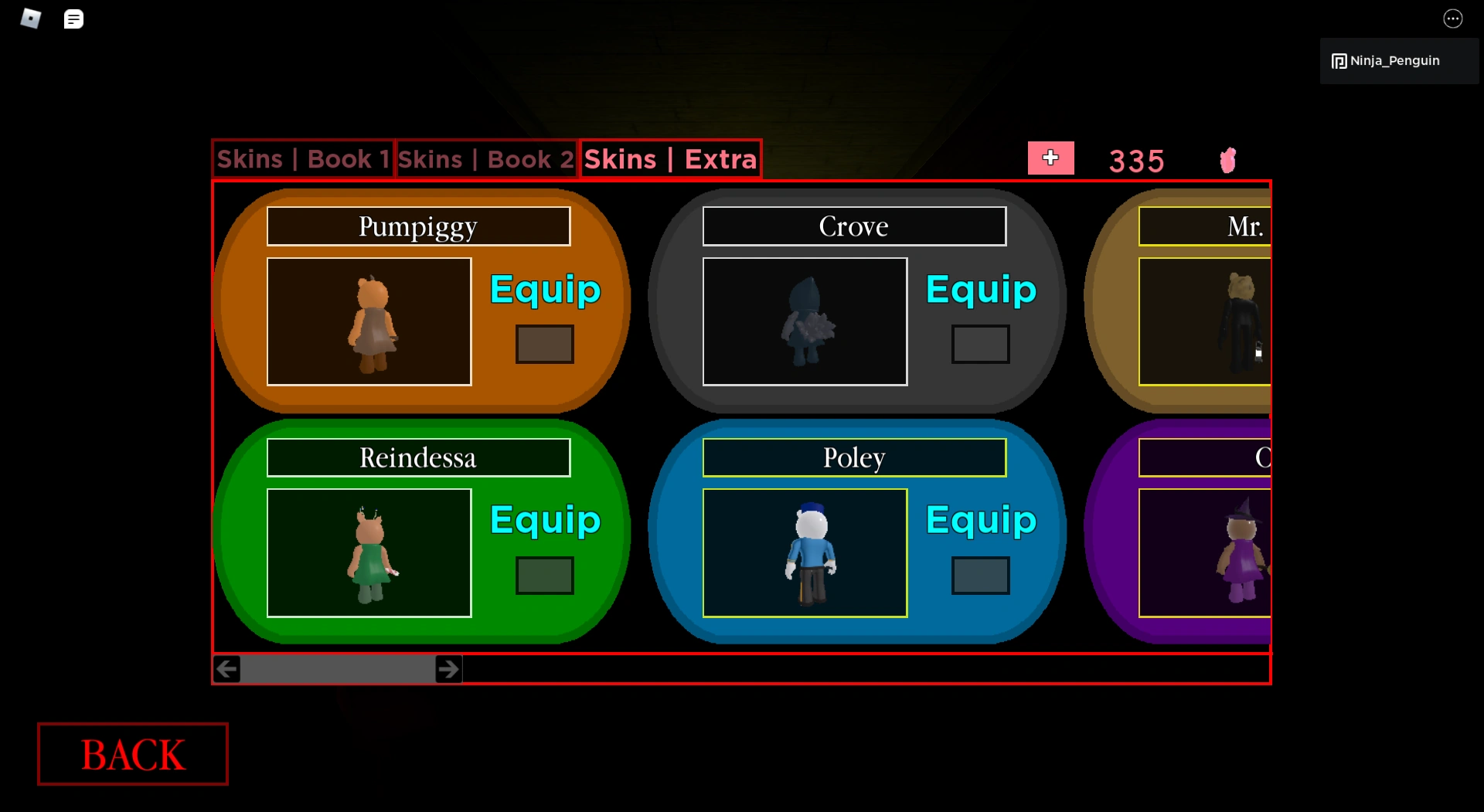Select the Ninja_Penguin player badge
1484x812 pixels.
point(1397,60)
